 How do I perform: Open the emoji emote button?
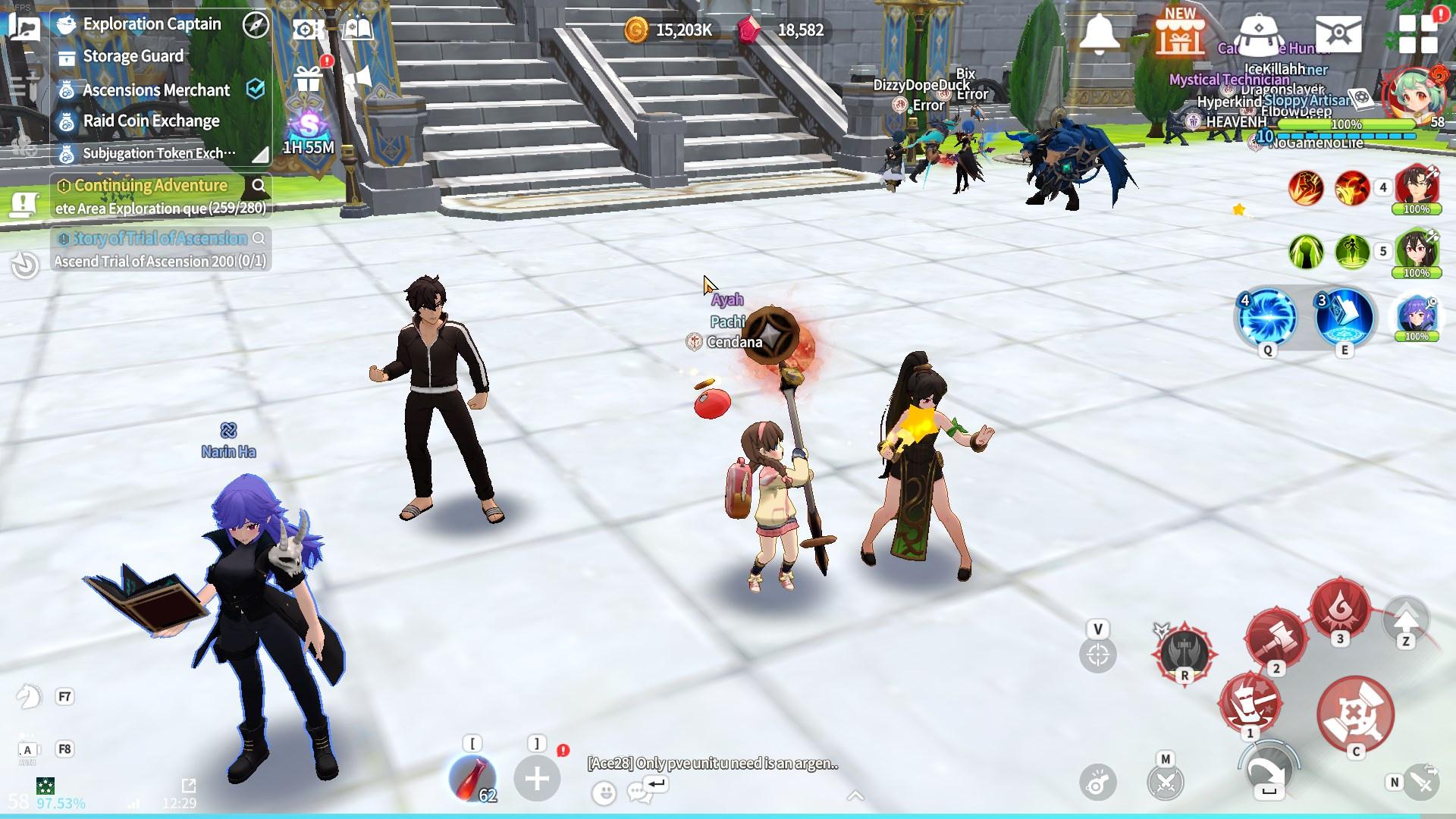click(x=604, y=793)
